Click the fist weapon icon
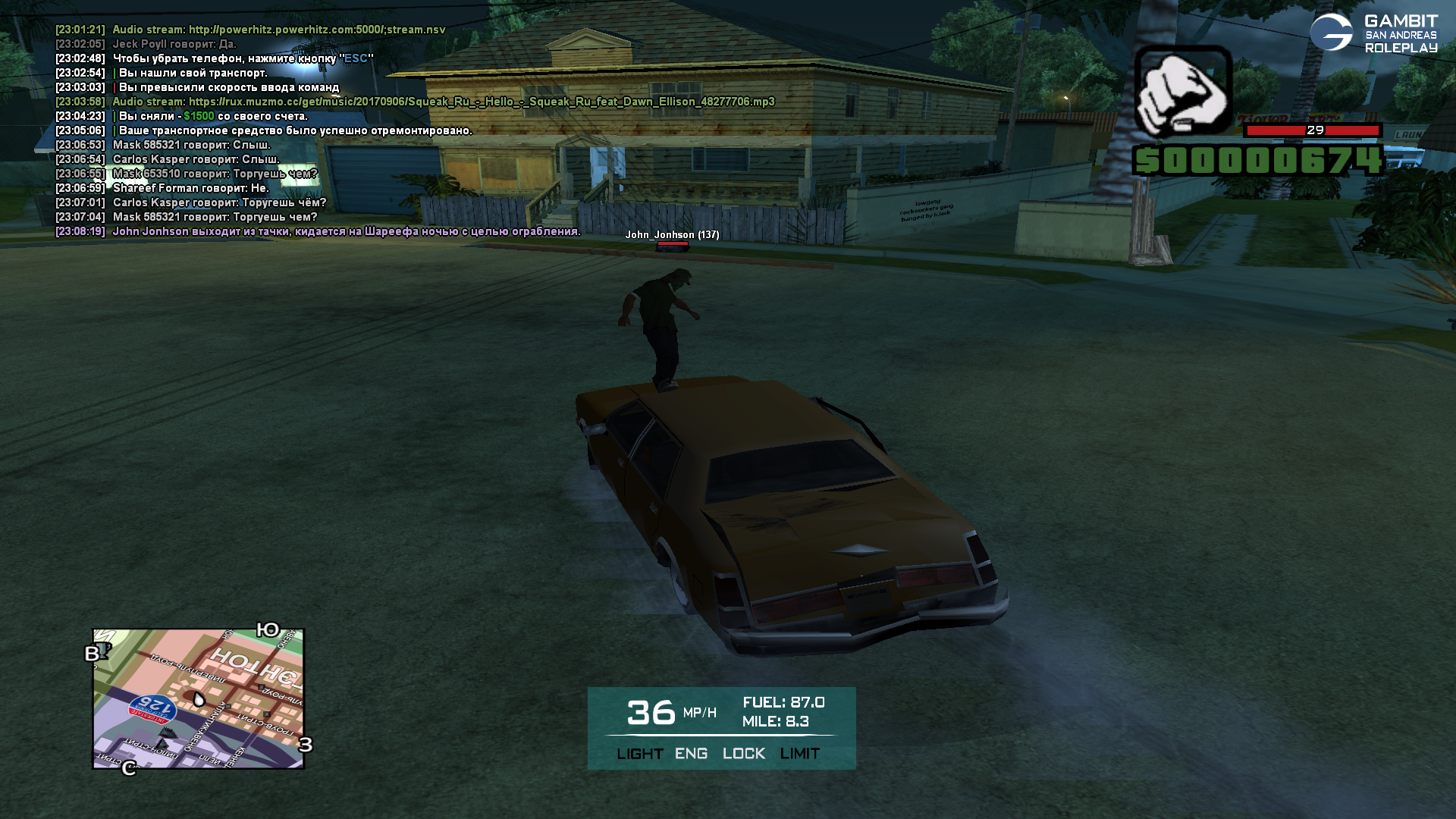Screen dimensions: 1456x819 (x=1182, y=91)
